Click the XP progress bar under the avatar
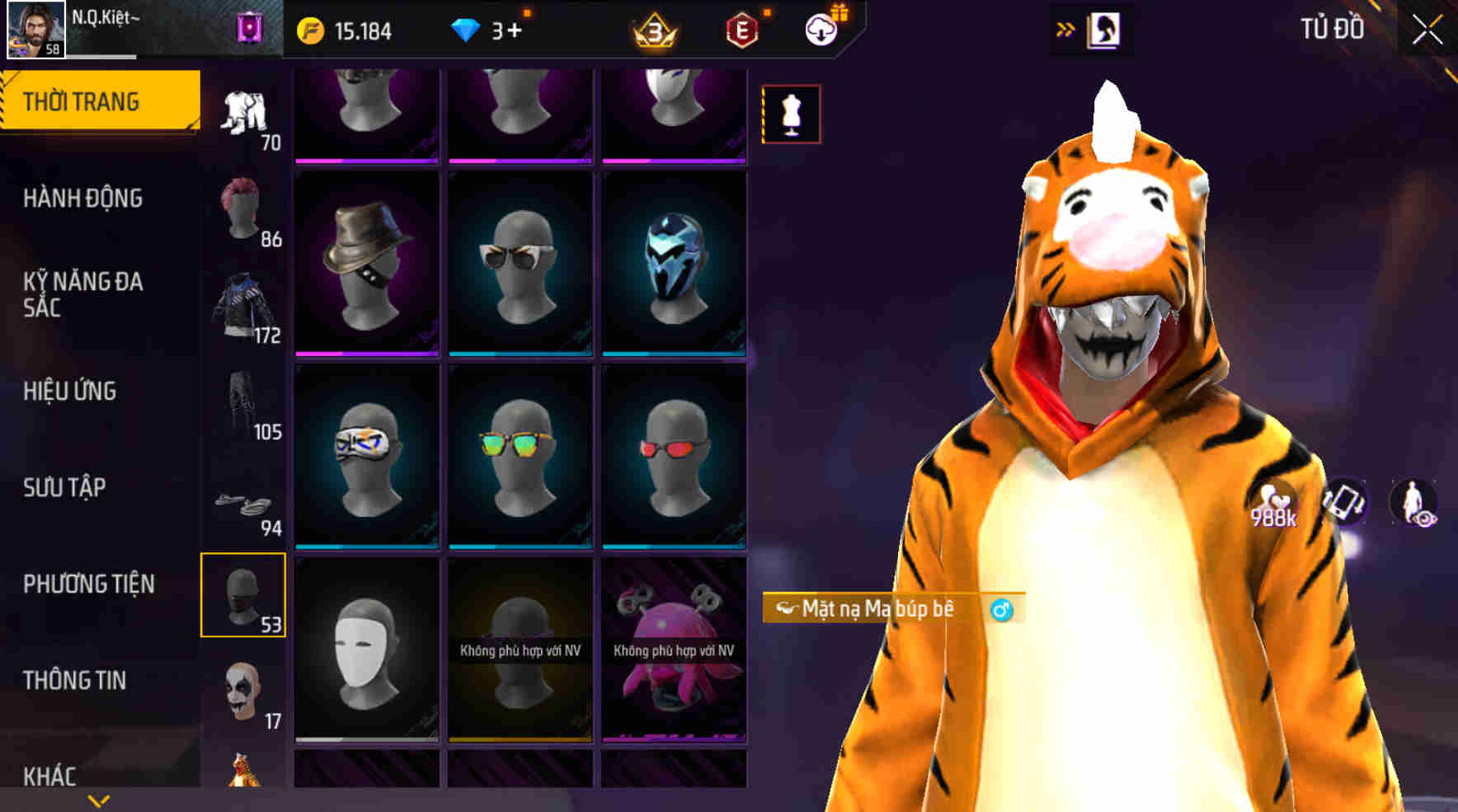Viewport: 1458px width, 812px height. [99, 57]
